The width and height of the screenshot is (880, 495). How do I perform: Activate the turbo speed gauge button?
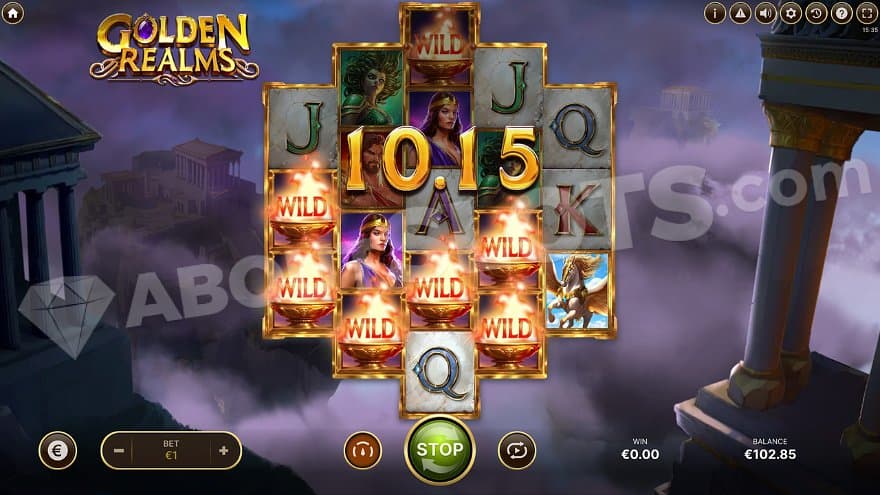pyautogui.click(x=363, y=450)
